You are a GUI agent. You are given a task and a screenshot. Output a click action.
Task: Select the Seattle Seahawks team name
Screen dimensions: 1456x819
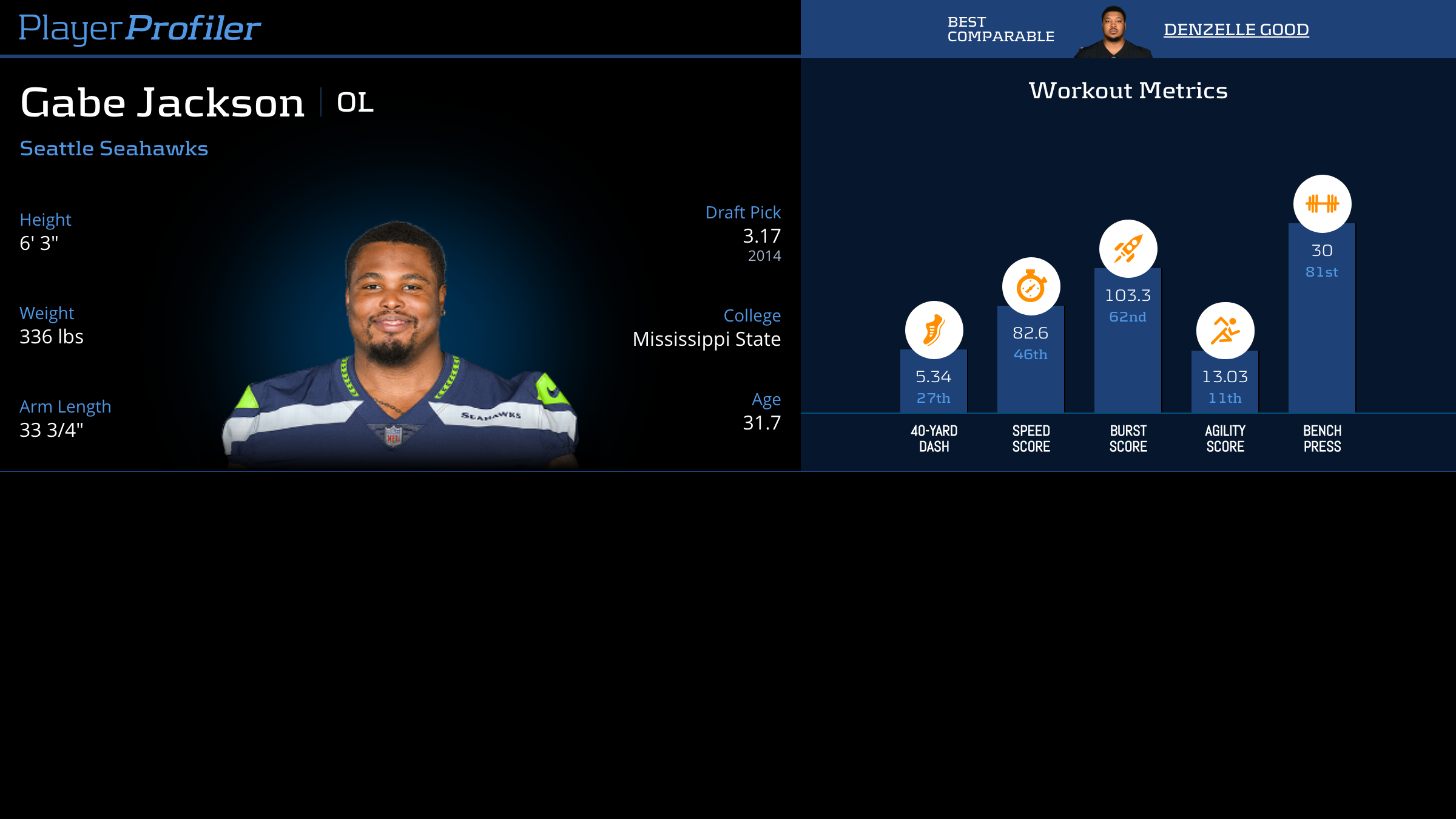114,149
